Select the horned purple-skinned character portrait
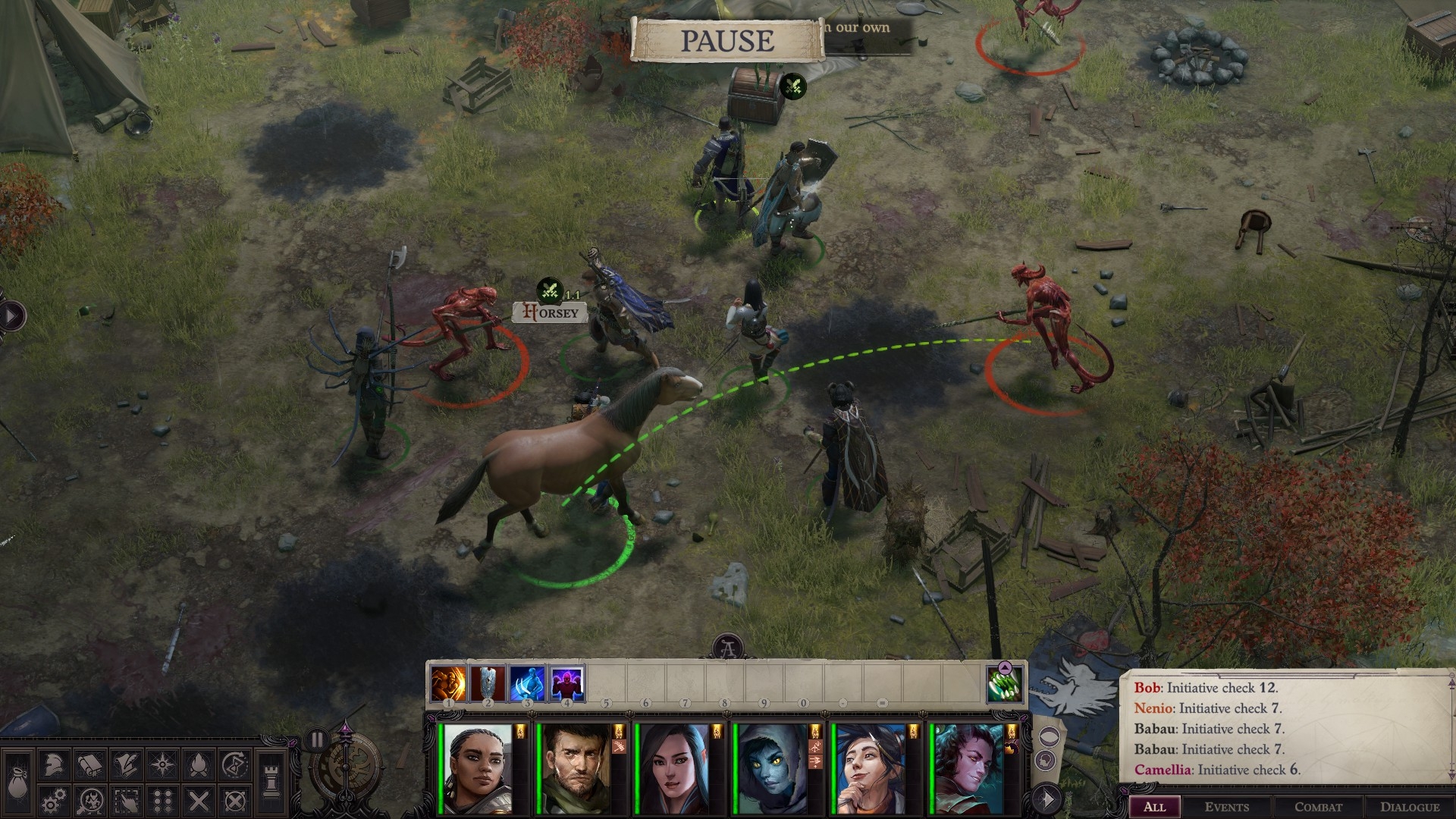1456x819 pixels. [969, 767]
